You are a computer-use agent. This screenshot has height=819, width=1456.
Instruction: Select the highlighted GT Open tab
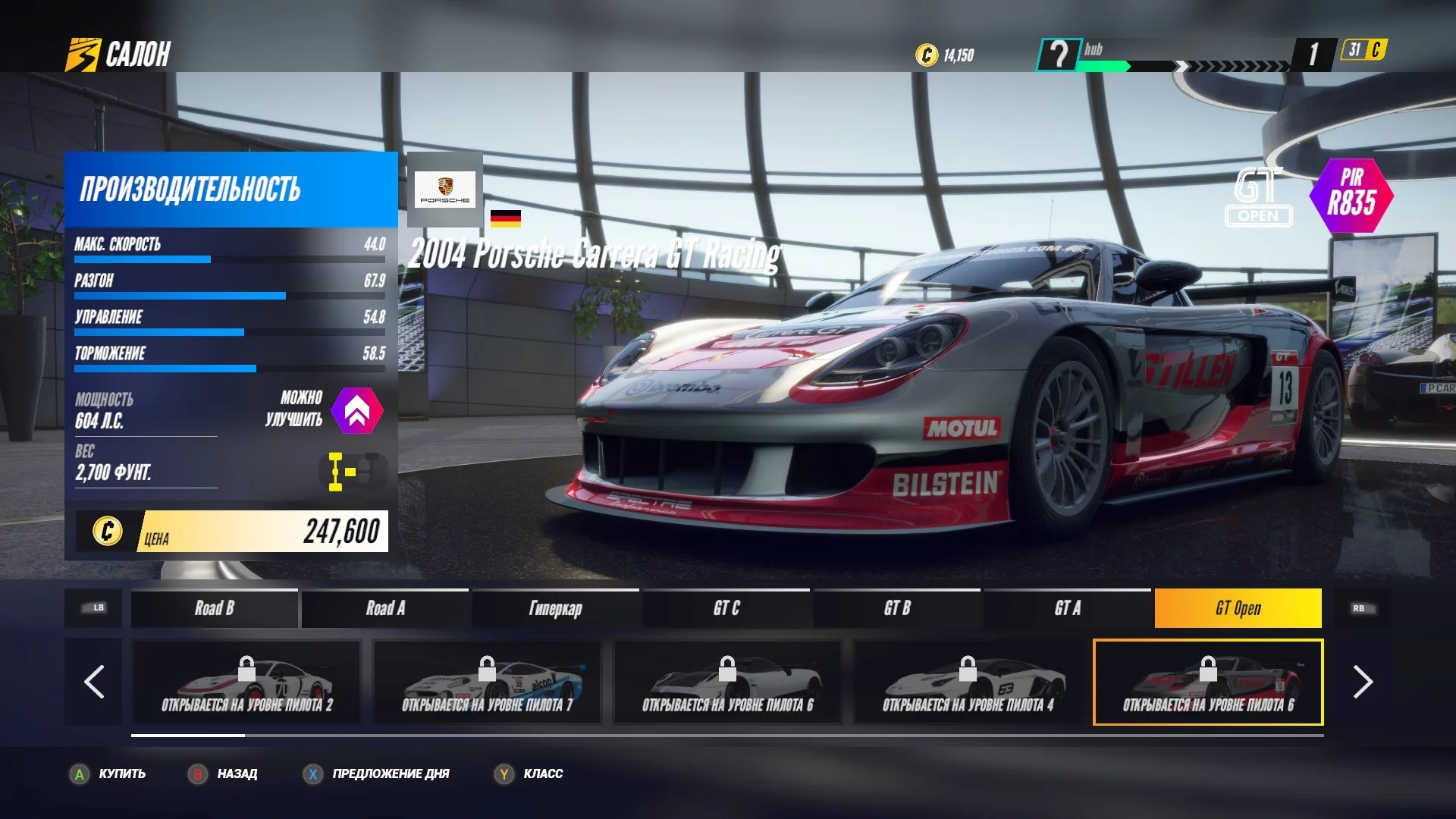pyautogui.click(x=1238, y=608)
